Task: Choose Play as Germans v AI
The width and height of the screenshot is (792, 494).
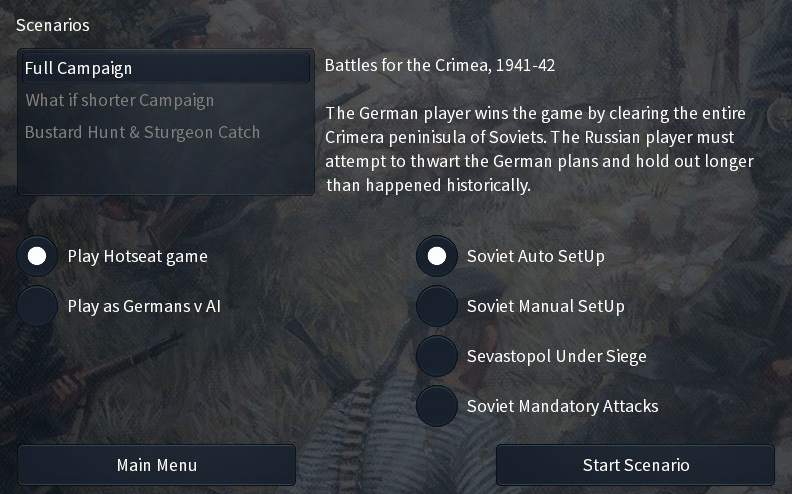Action: (37, 306)
